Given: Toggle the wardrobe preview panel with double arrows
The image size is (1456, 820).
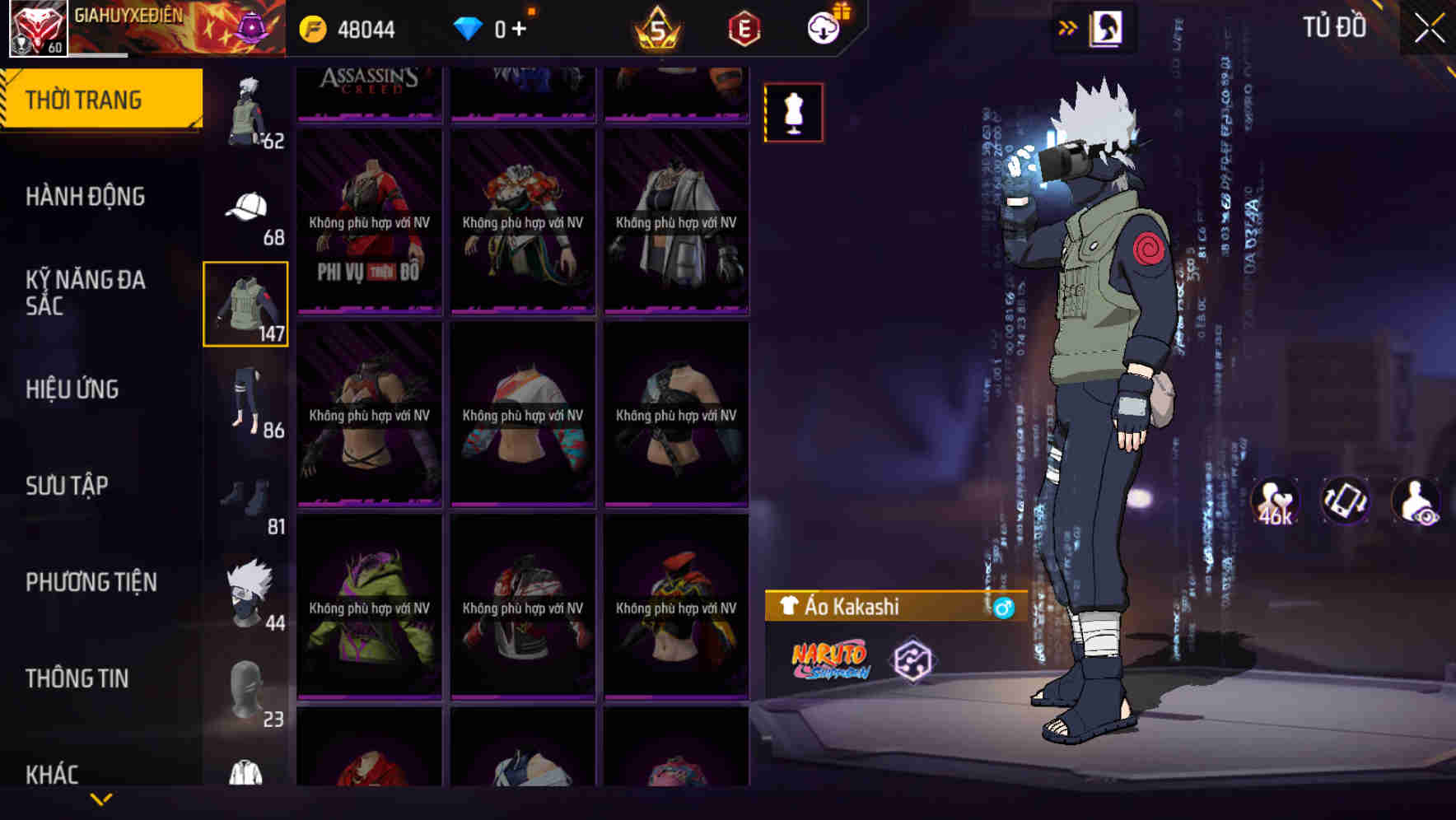Looking at the screenshot, I should [x=1069, y=27].
